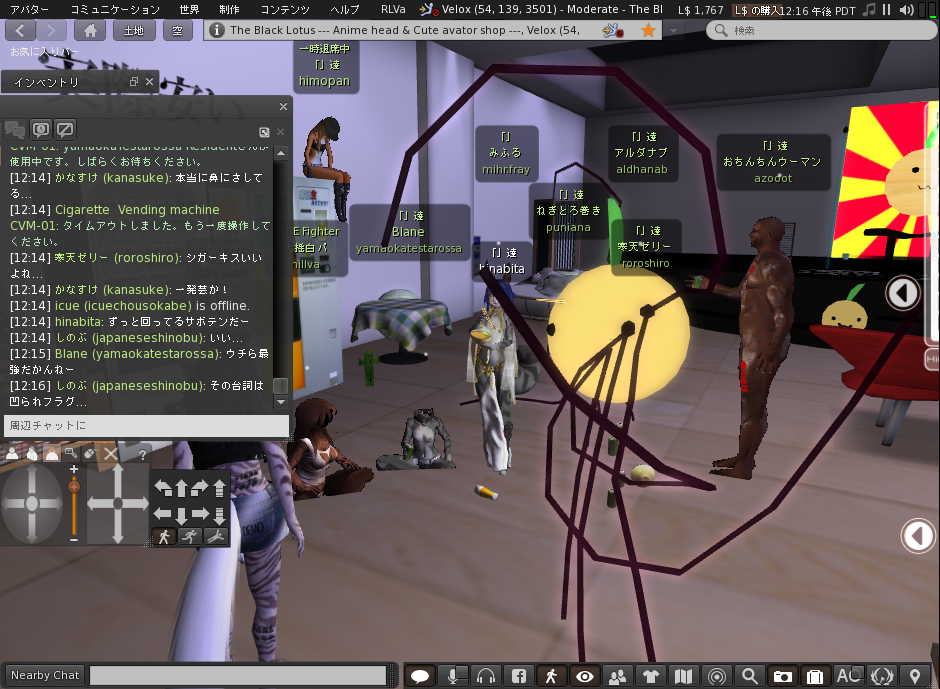Type in the 周辺チャットに chat input box
This screenshot has height=689, width=940.
click(x=145, y=426)
